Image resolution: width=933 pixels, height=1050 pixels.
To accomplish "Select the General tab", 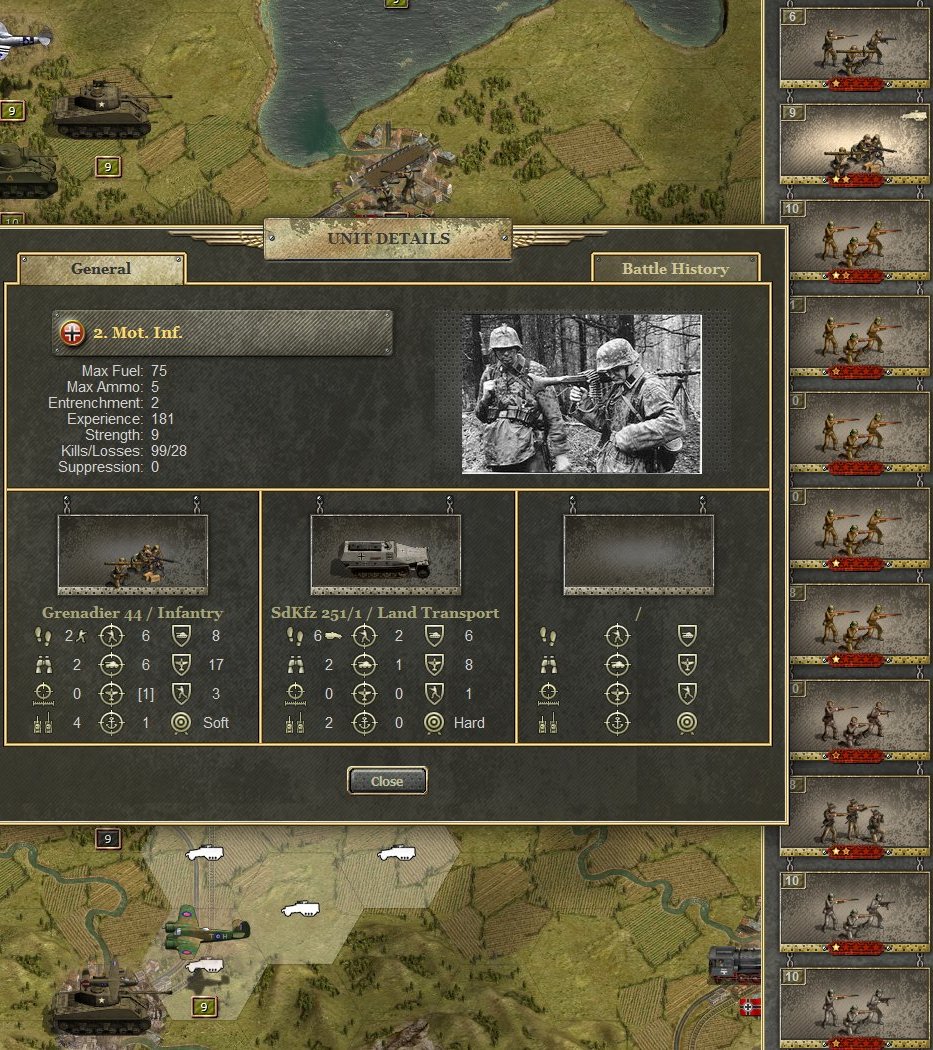I will coord(101,268).
